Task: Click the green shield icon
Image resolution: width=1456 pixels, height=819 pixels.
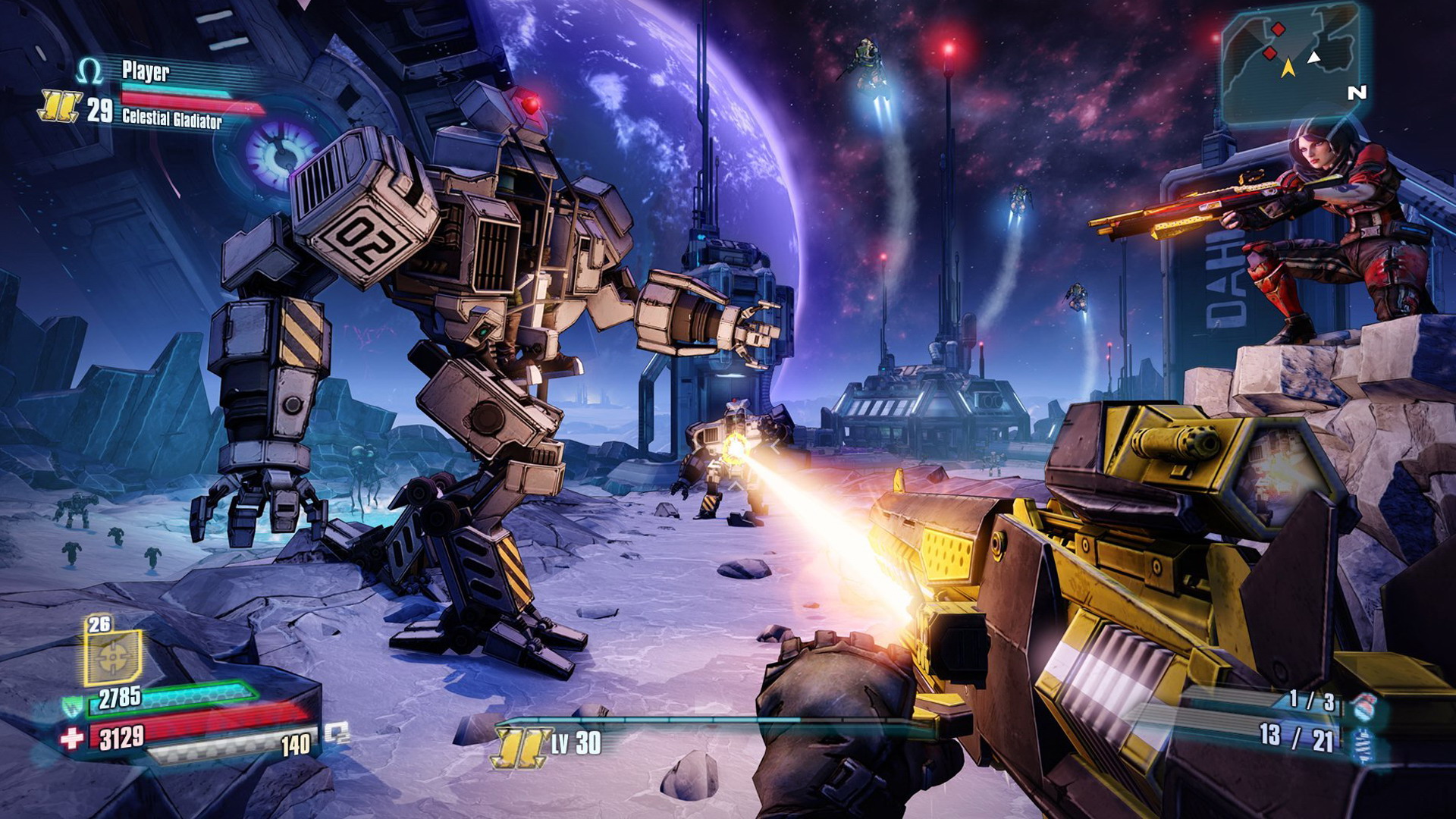Action: click(x=73, y=707)
